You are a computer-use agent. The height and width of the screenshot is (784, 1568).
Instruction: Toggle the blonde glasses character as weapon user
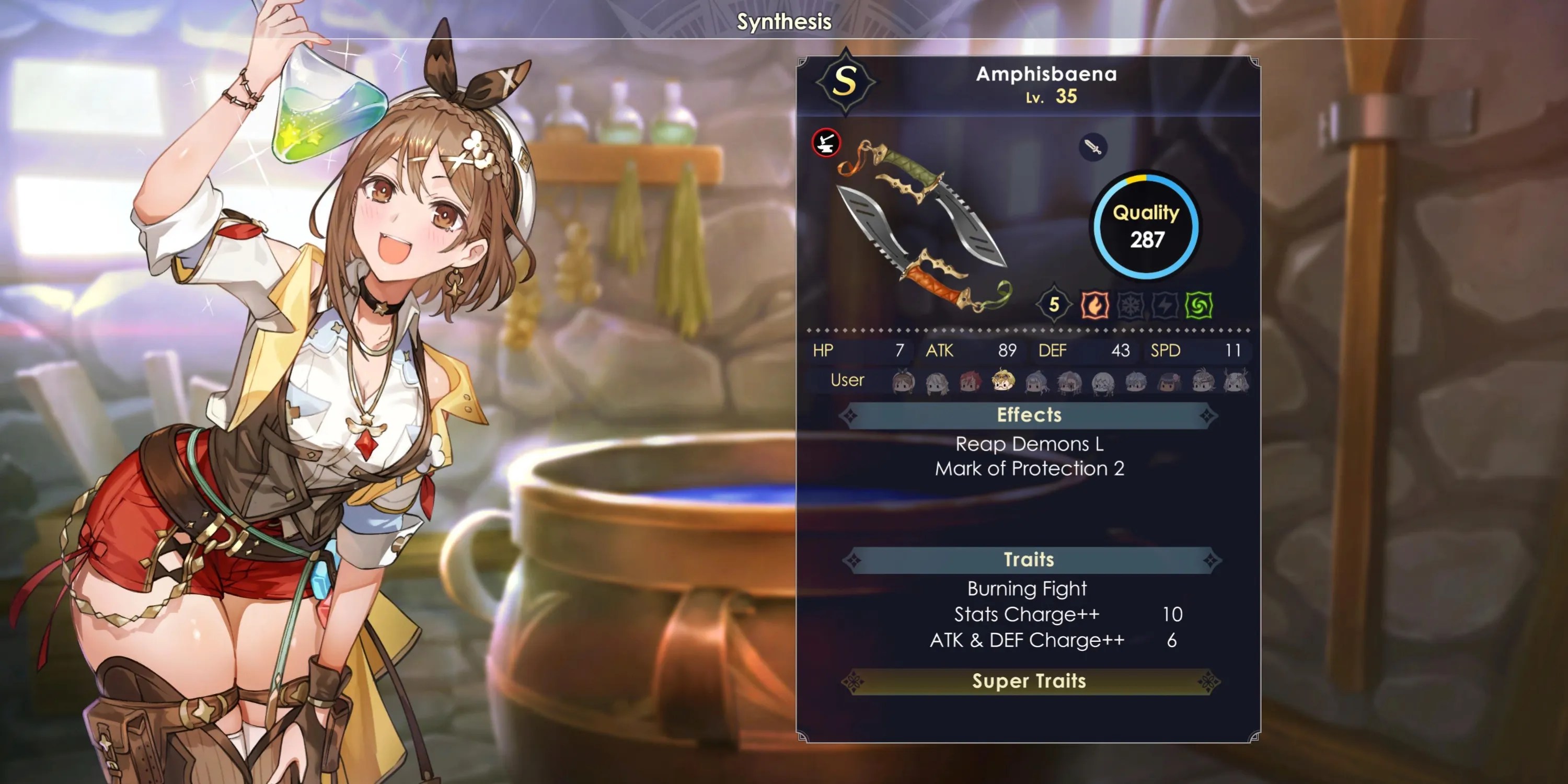point(1005,382)
